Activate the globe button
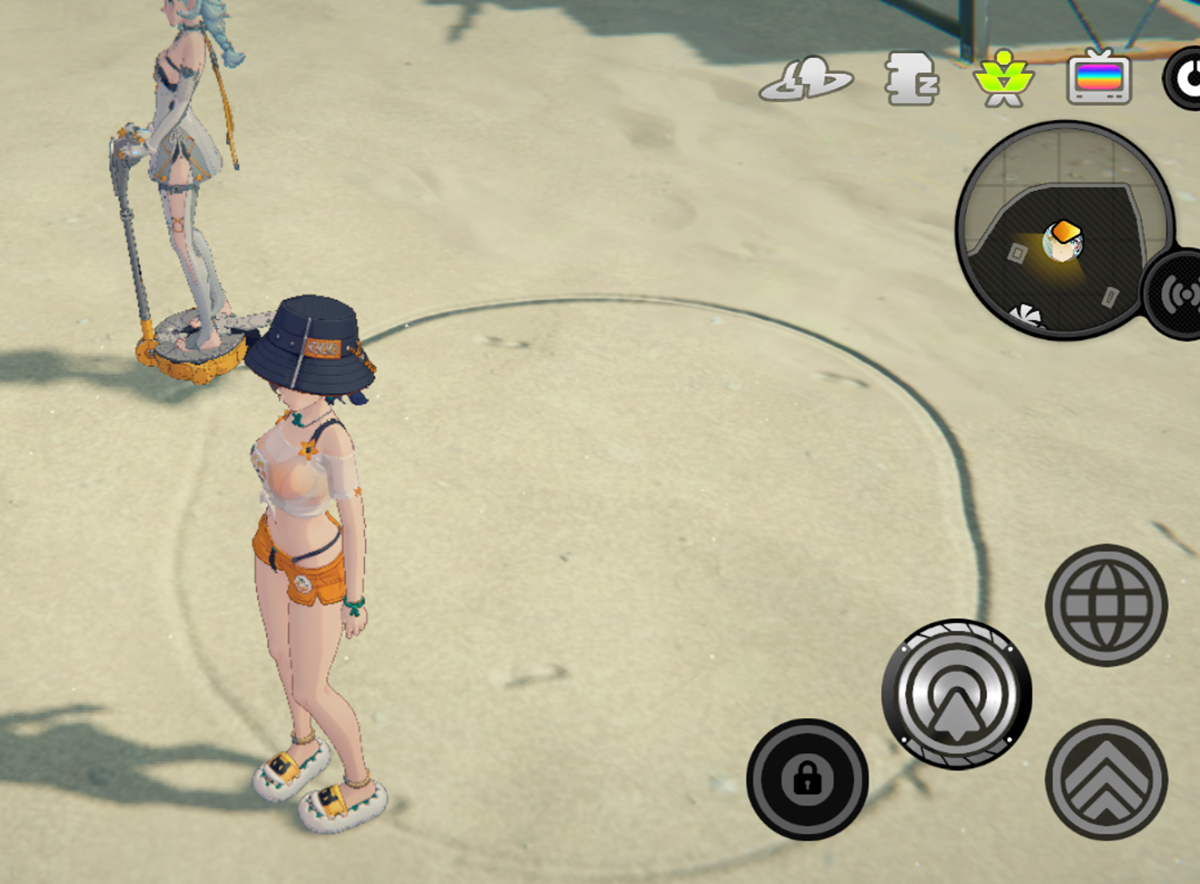The width and height of the screenshot is (1200, 884). (x=1106, y=604)
